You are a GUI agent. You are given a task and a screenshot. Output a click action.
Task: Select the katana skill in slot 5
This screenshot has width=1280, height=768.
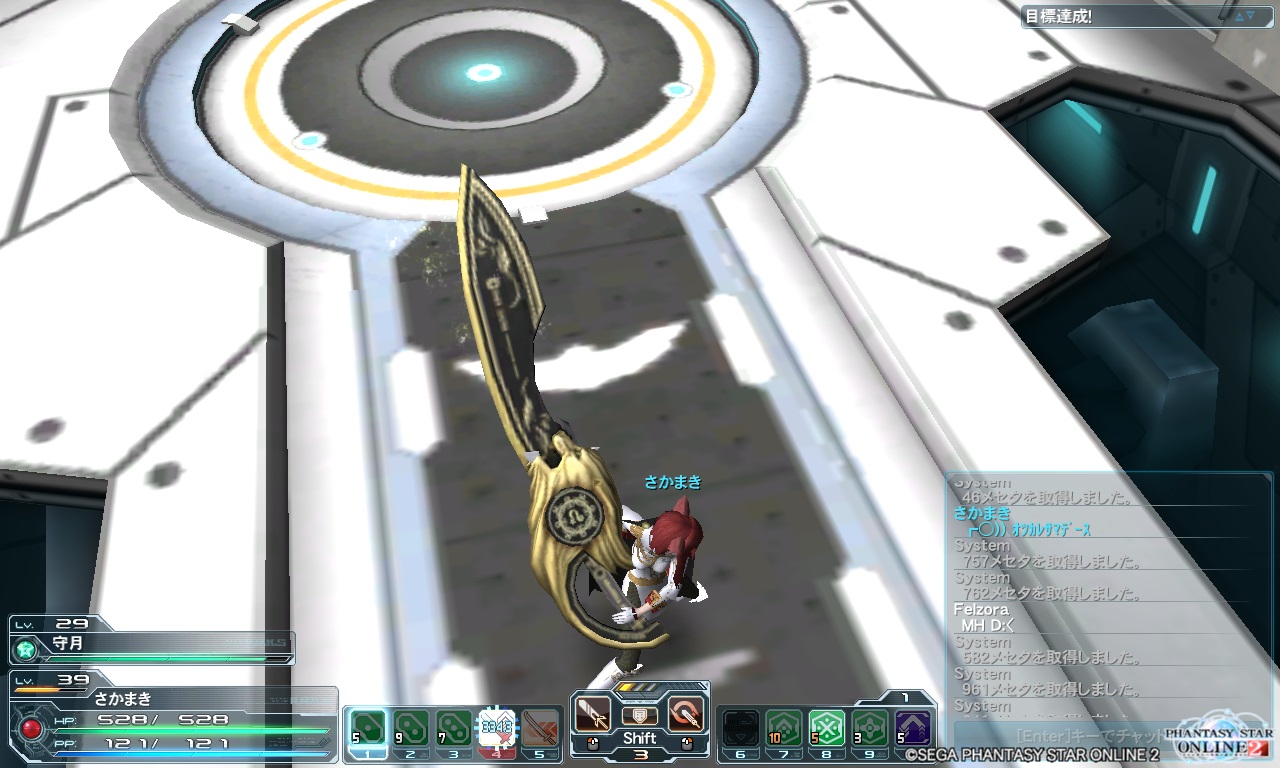[540, 727]
